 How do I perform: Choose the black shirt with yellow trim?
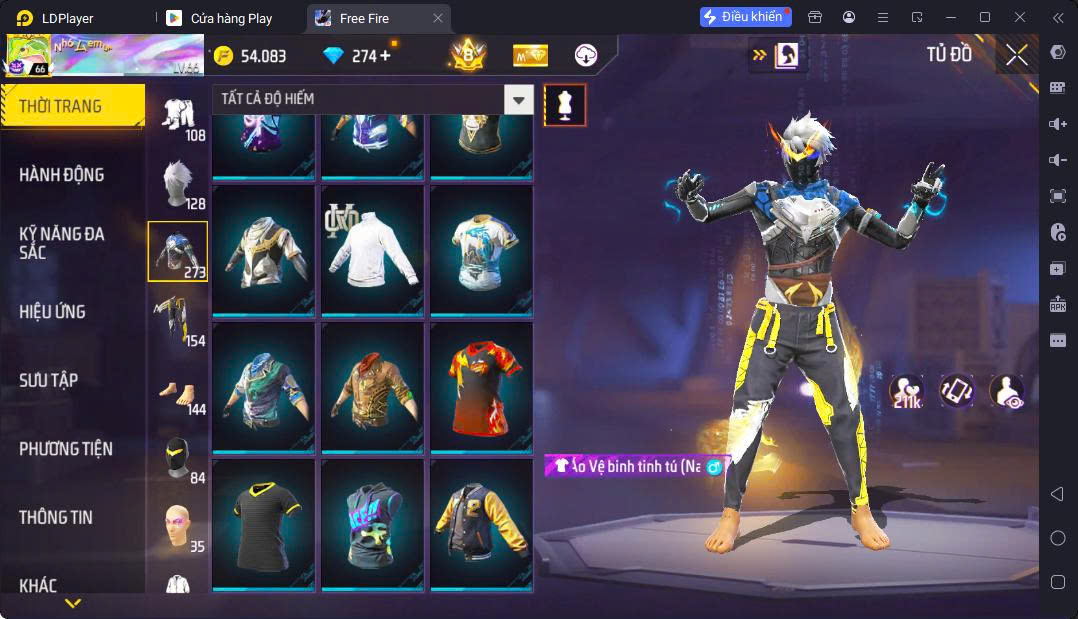pyautogui.click(x=264, y=522)
